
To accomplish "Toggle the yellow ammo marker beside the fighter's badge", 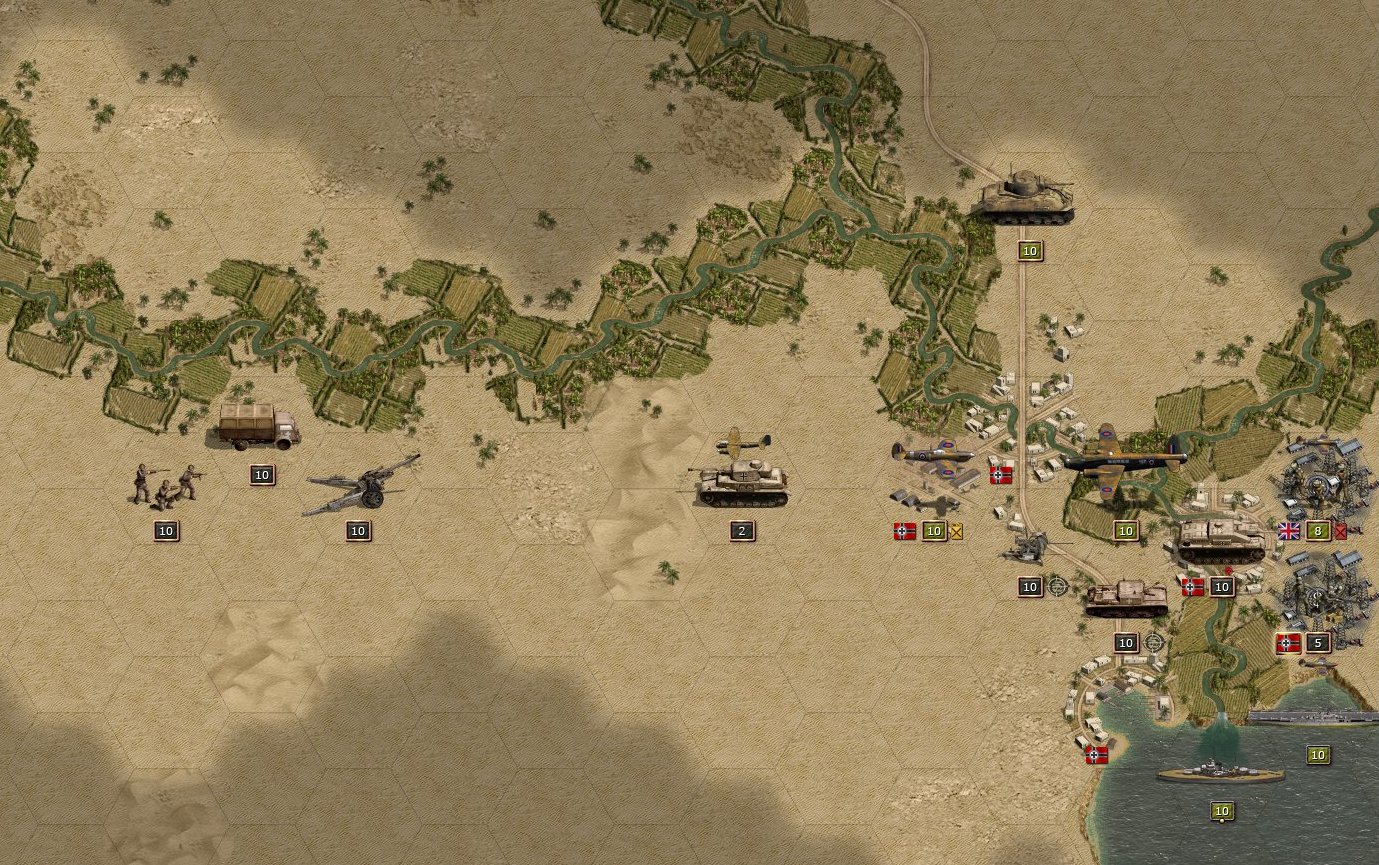I will click(x=956, y=531).
